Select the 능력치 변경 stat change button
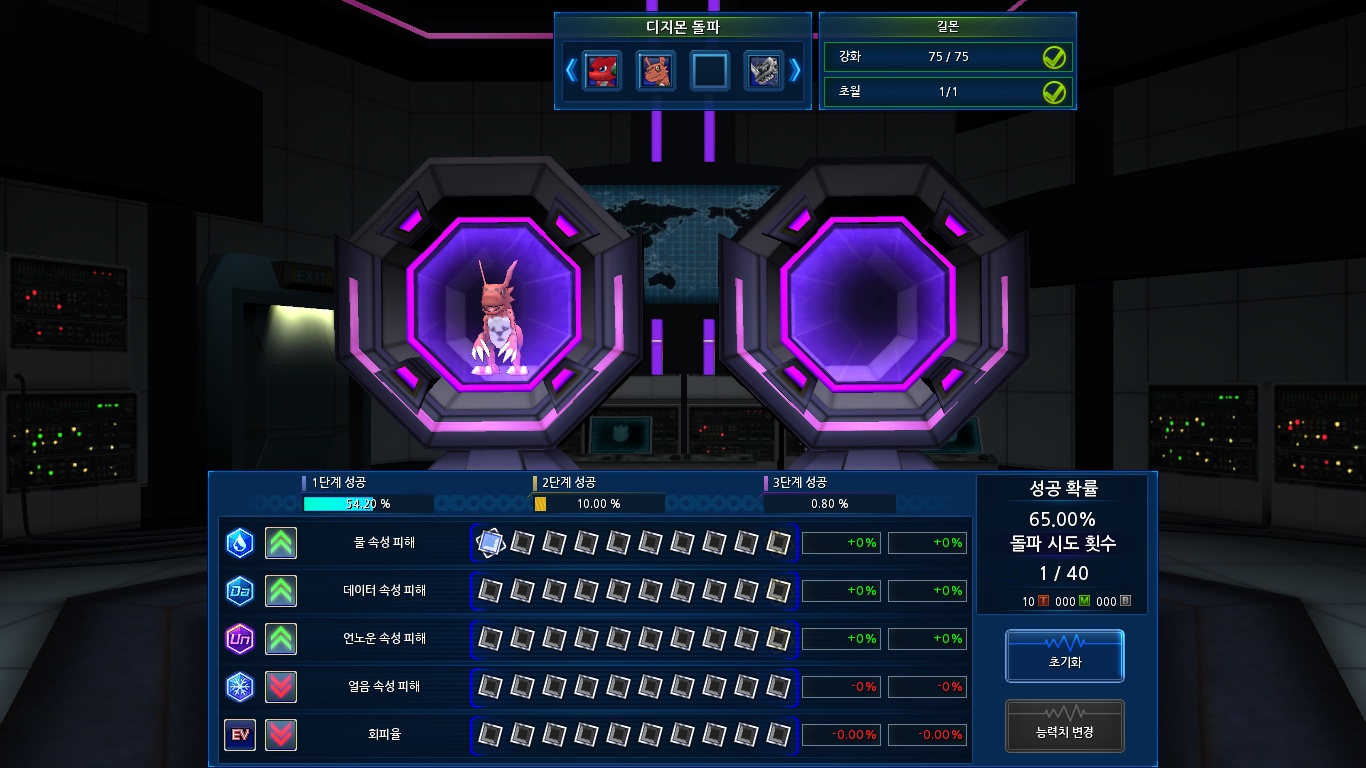The width and height of the screenshot is (1366, 768). pos(1064,726)
